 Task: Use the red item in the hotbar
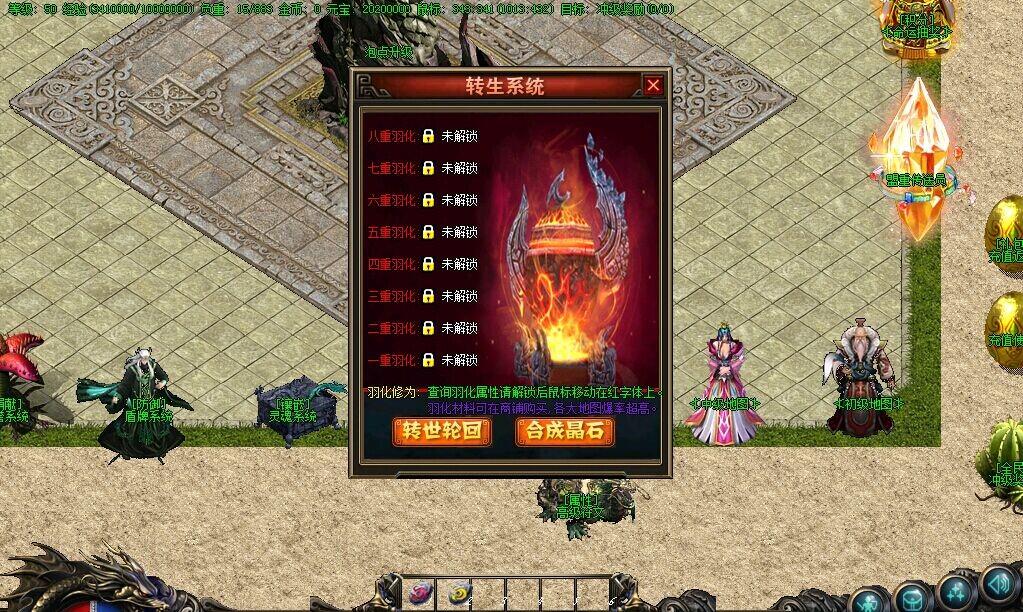coord(420,592)
